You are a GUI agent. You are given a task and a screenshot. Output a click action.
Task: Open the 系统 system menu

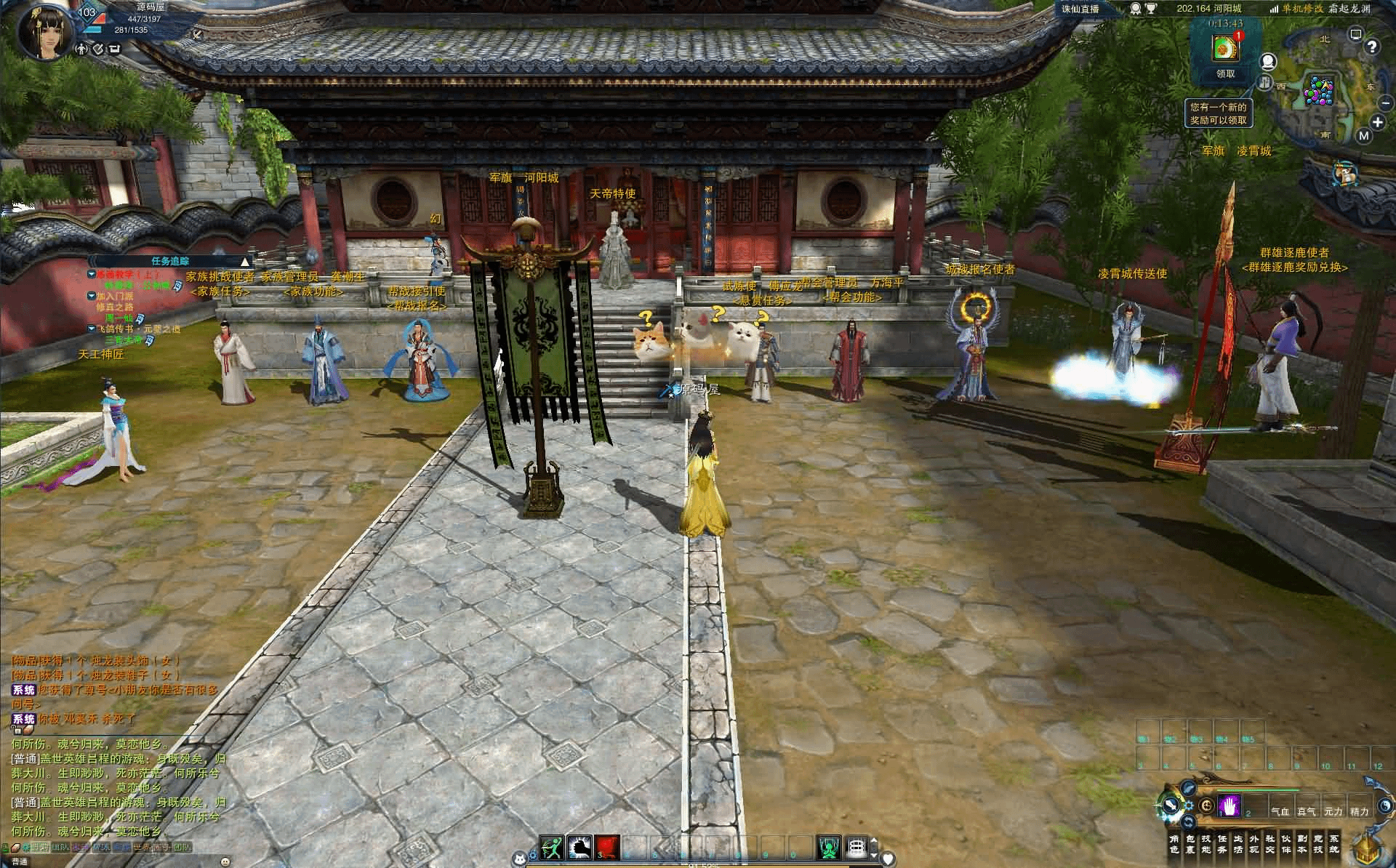[1333, 843]
